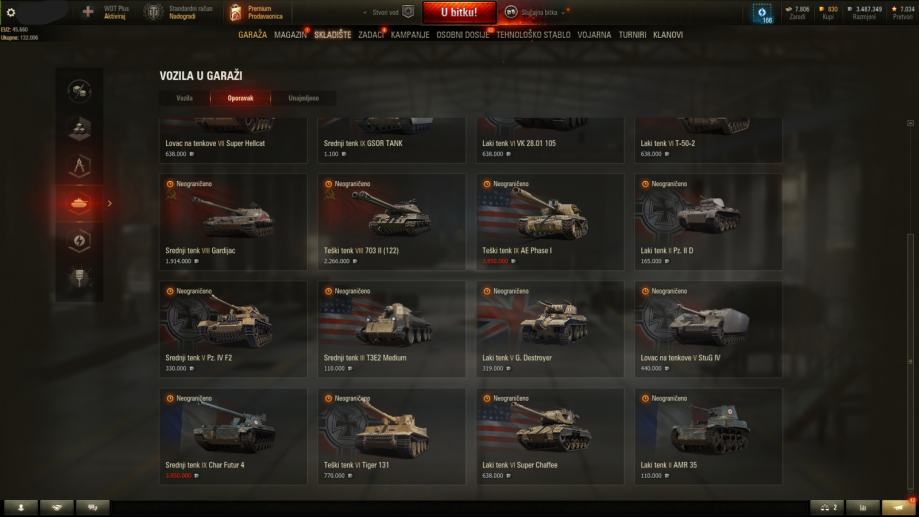Viewport: 919px width, 517px height.
Task: Show the OSOBNI DOSJE profile
Action: coord(463,35)
